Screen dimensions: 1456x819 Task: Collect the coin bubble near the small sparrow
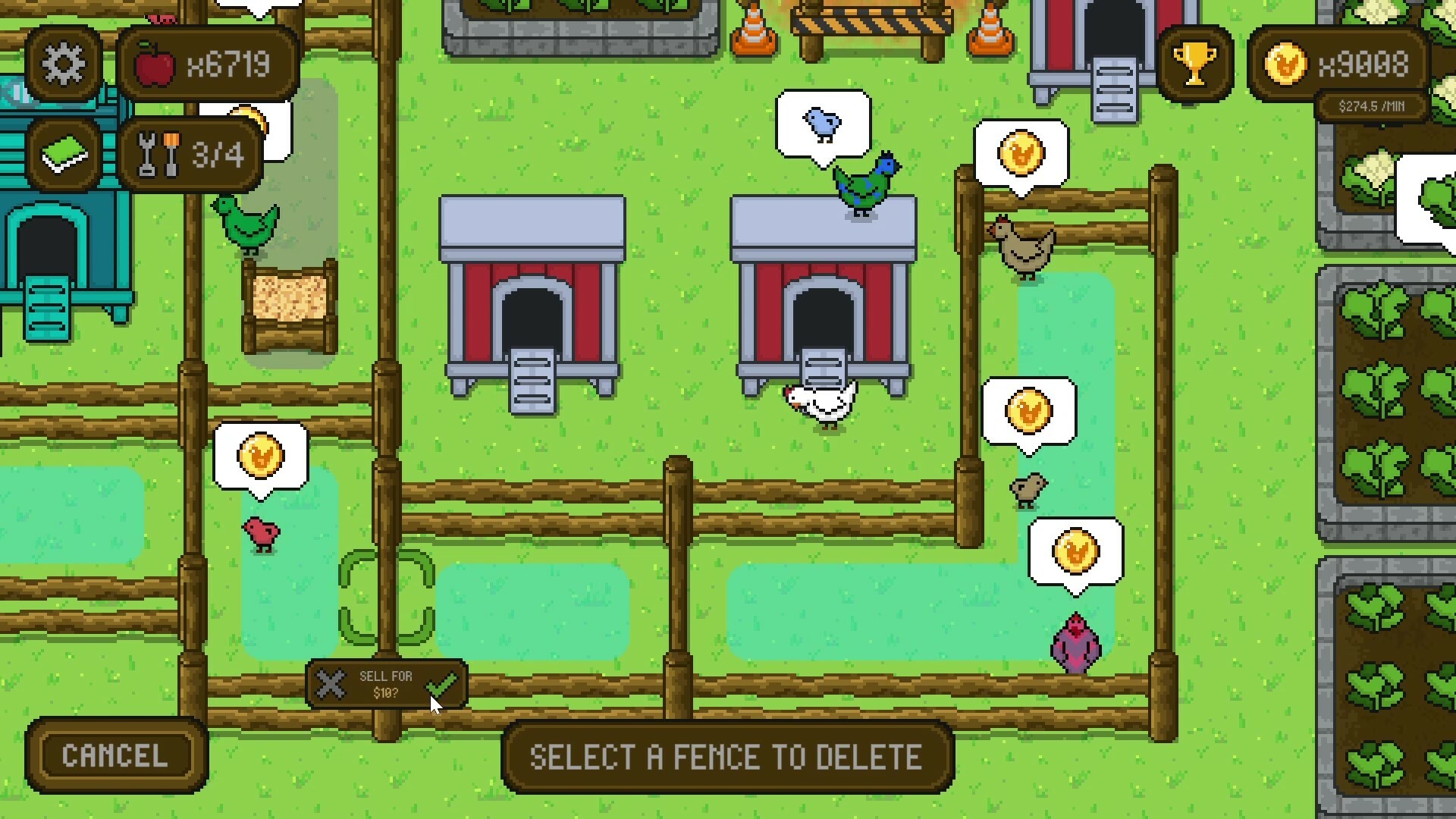[1028, 409]
